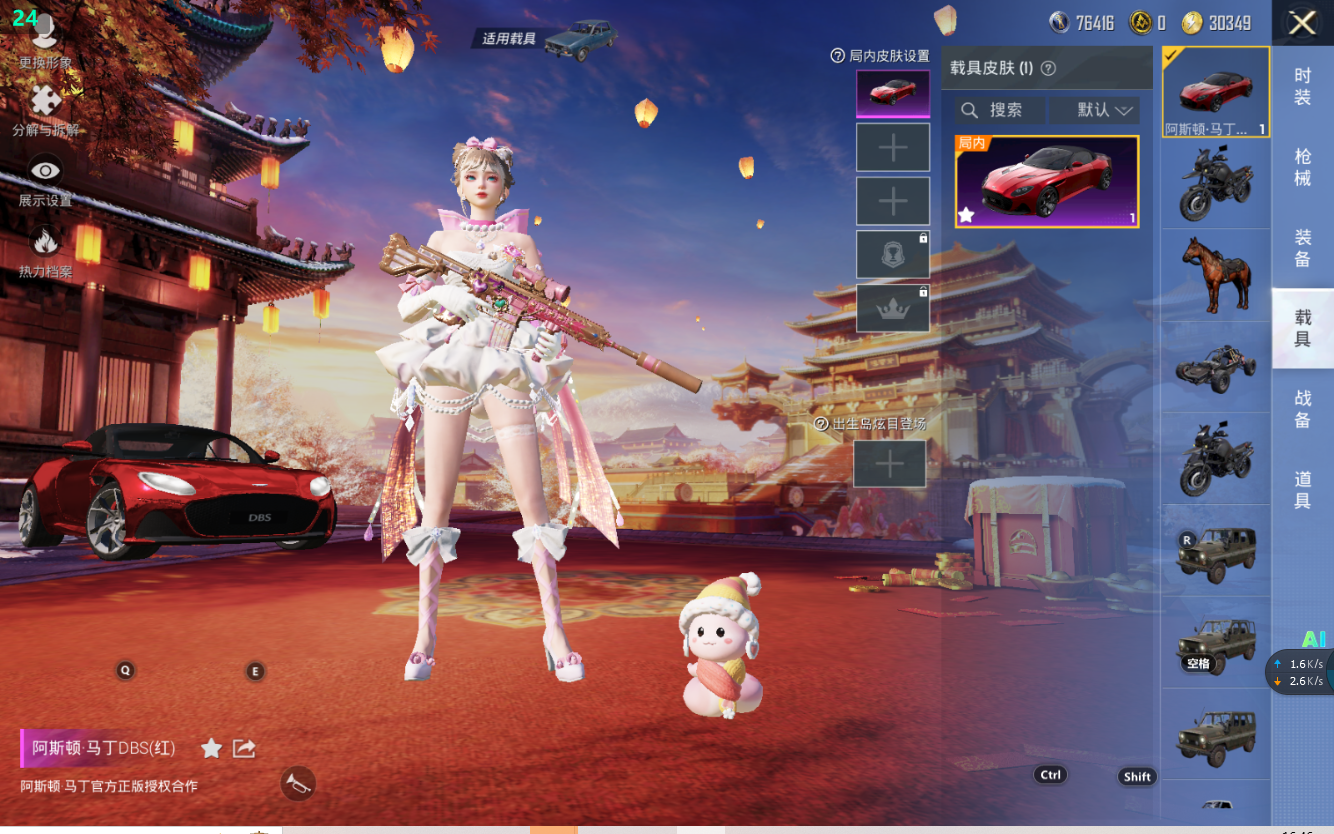Select the 战备 tab
Screen dimensions: 1334x834
click(1302, 409)
